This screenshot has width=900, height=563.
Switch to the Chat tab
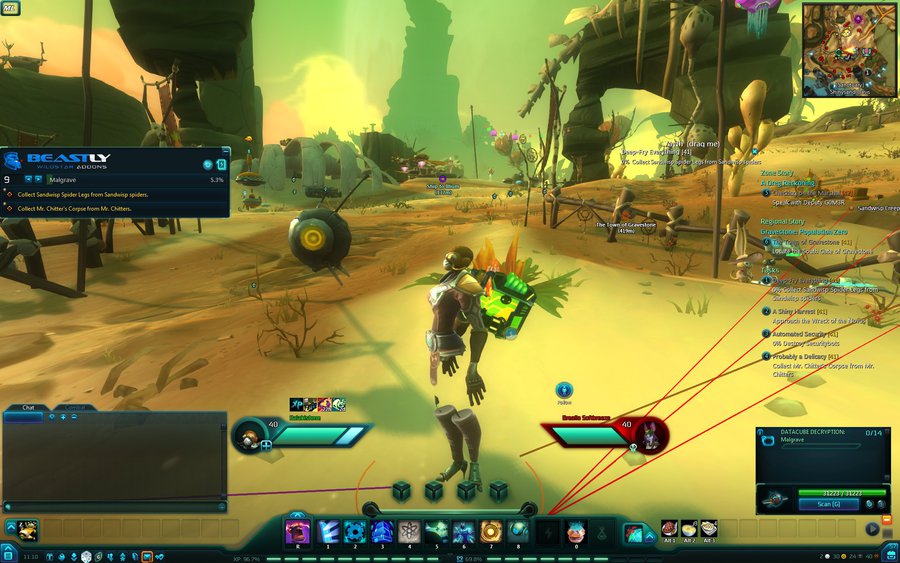click(x=28, y=408)
